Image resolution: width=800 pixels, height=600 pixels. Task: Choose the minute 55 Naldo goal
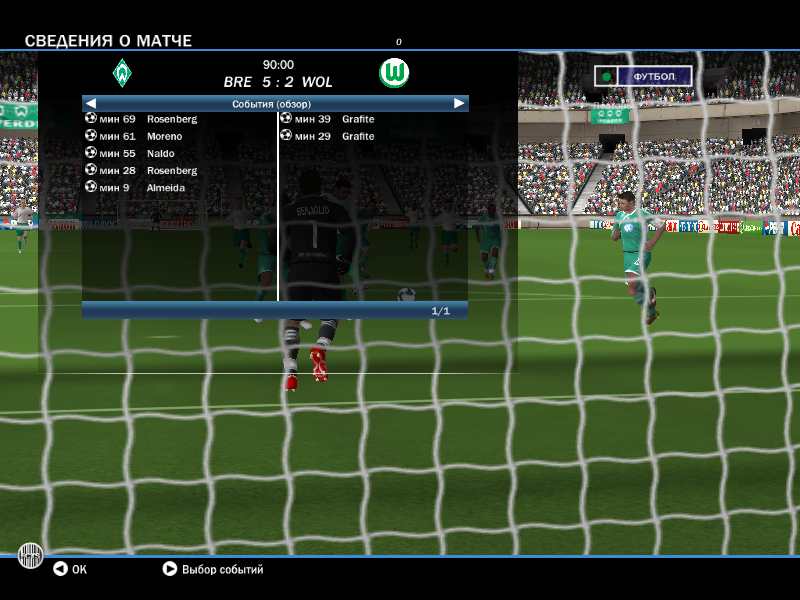131,153
